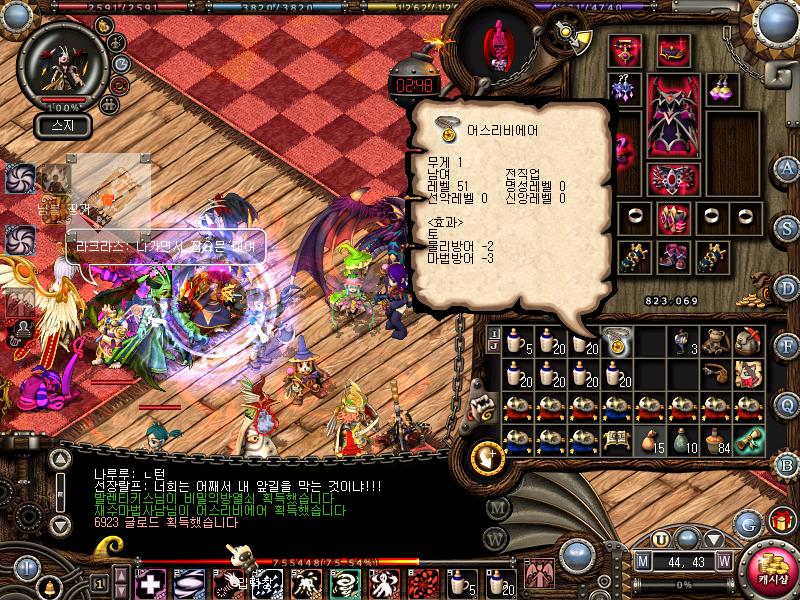800x600 pixels.
Task: Click the round S shortcut button
Action: [787, 226]
